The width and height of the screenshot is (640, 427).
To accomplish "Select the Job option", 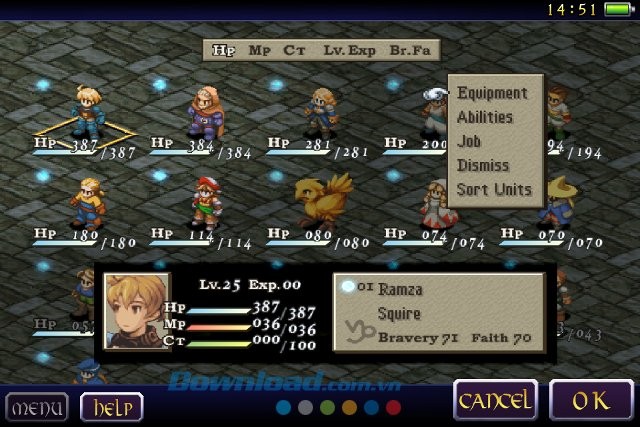I will coord(469,141).
